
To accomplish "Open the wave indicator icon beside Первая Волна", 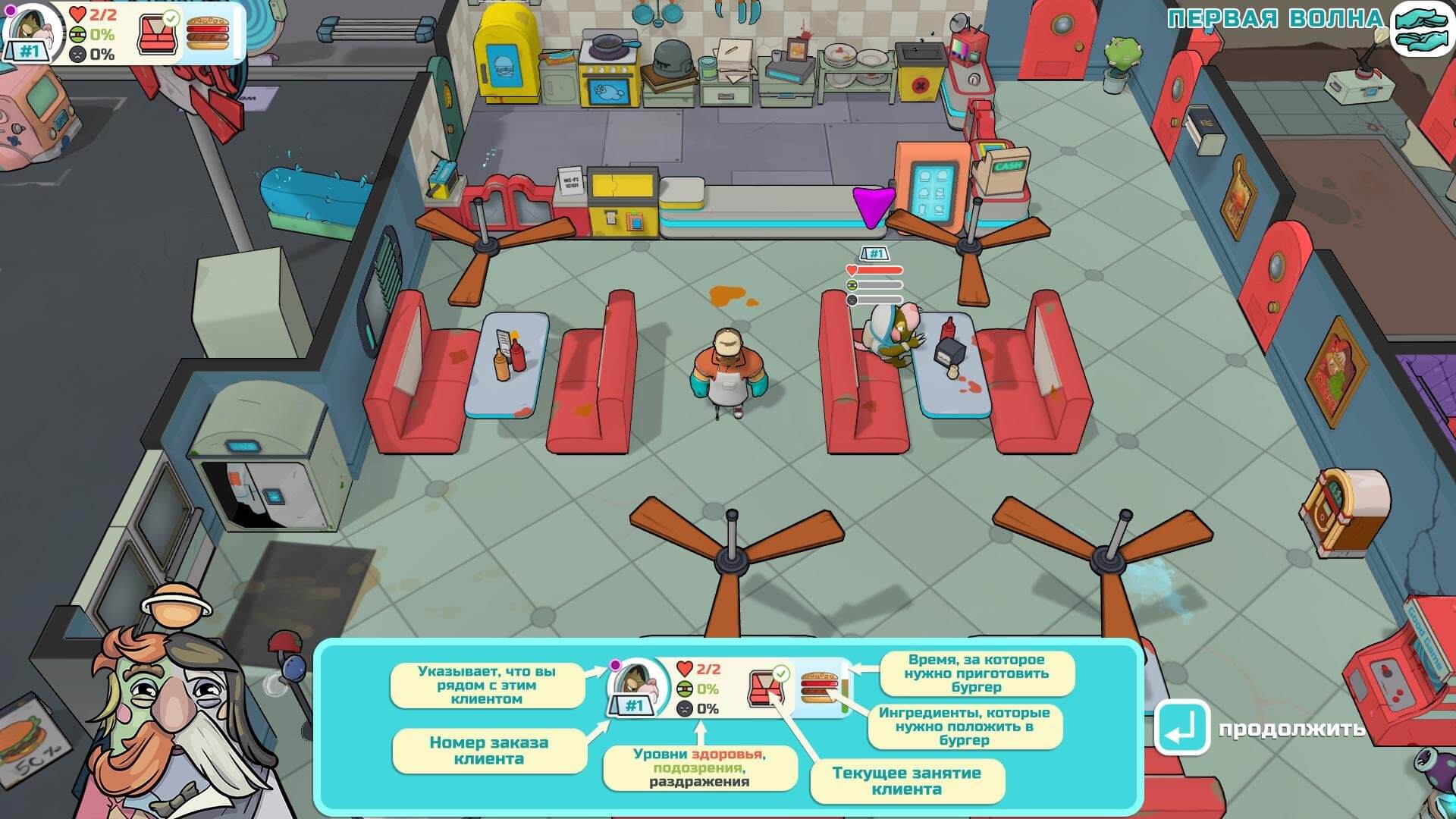I will click(1420, 29).
